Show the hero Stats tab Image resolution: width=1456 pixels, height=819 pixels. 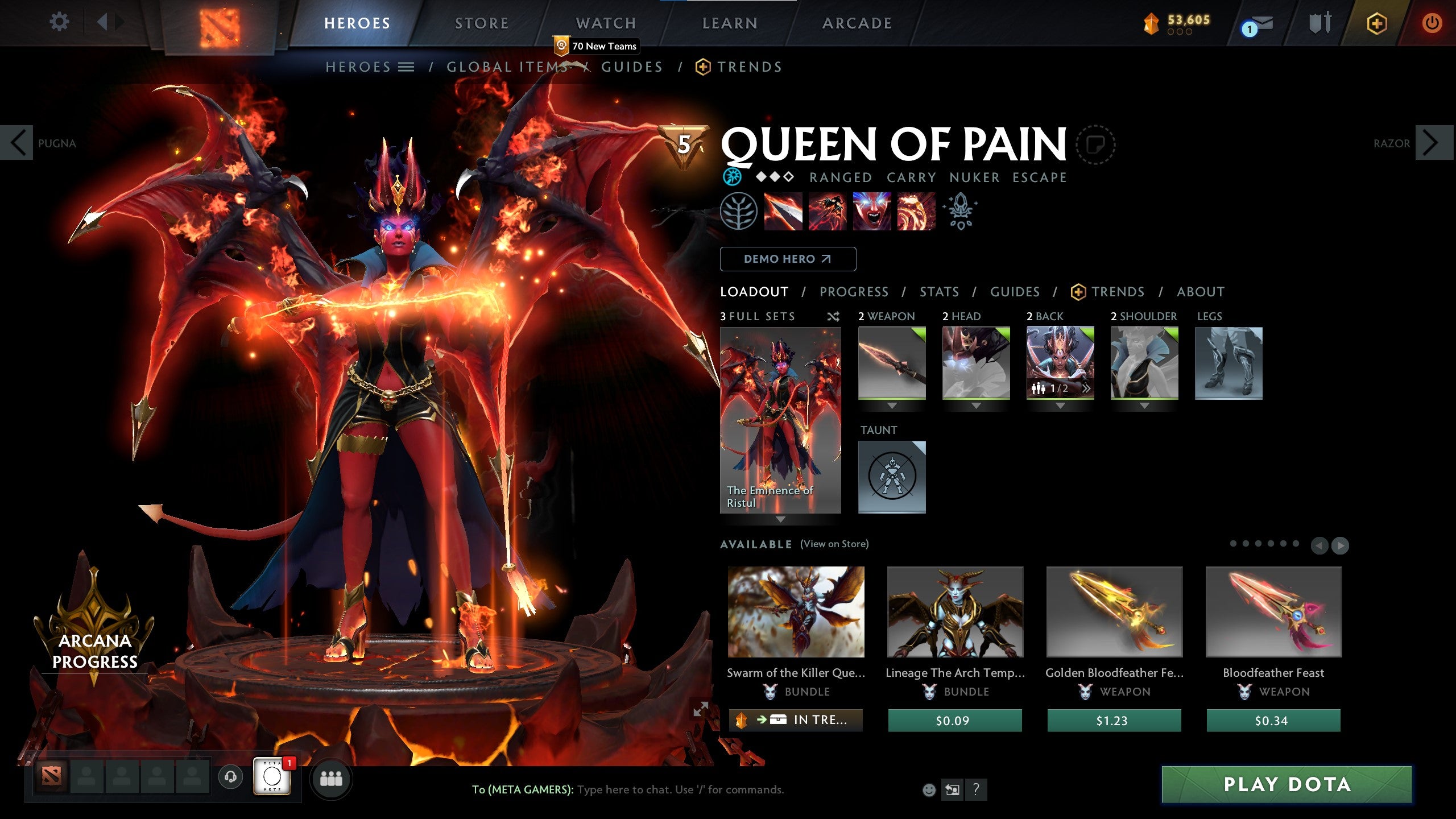tap(939, 292)
